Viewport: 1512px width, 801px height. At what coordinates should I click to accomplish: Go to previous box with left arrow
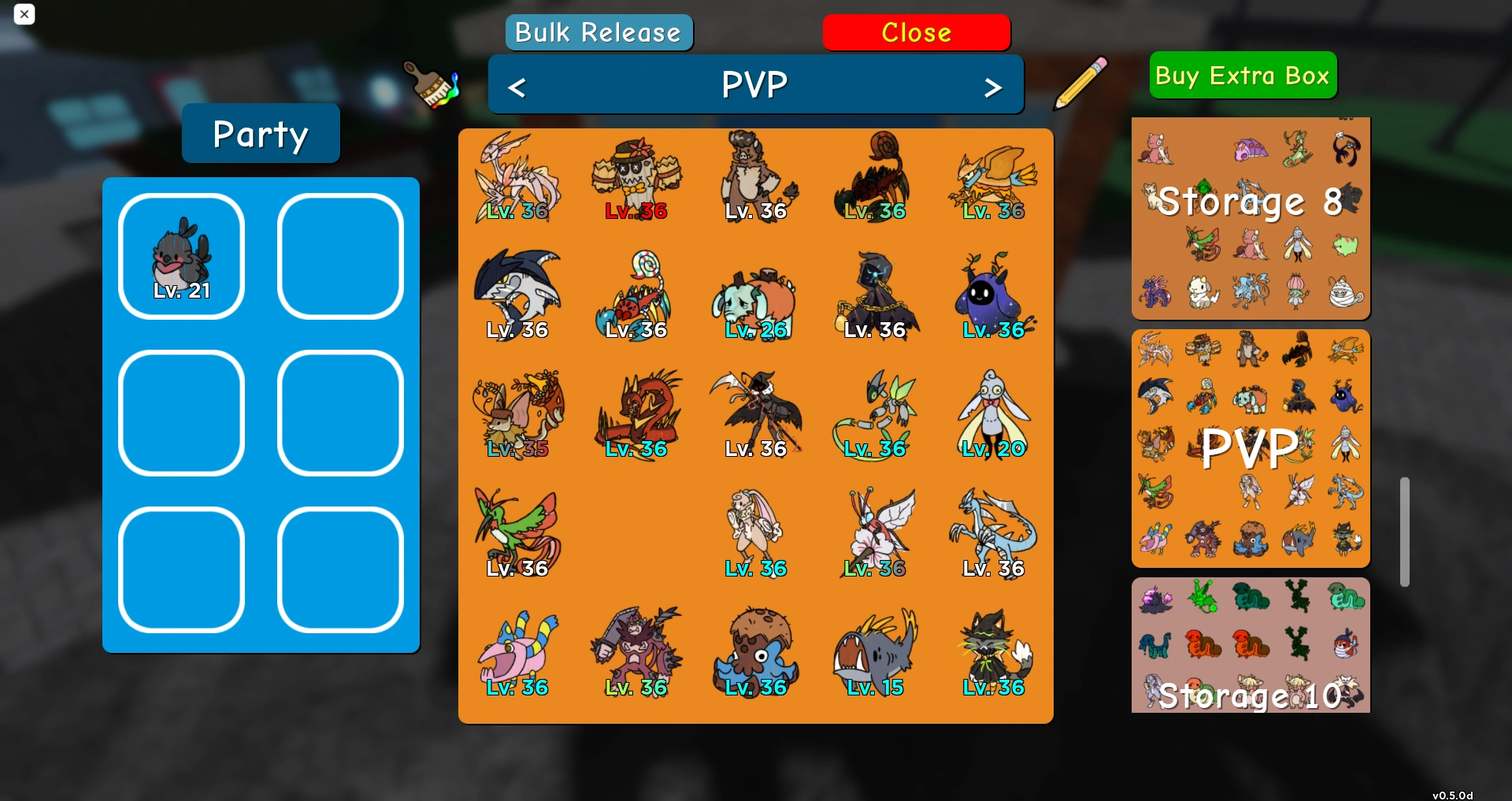pos(517,85)
